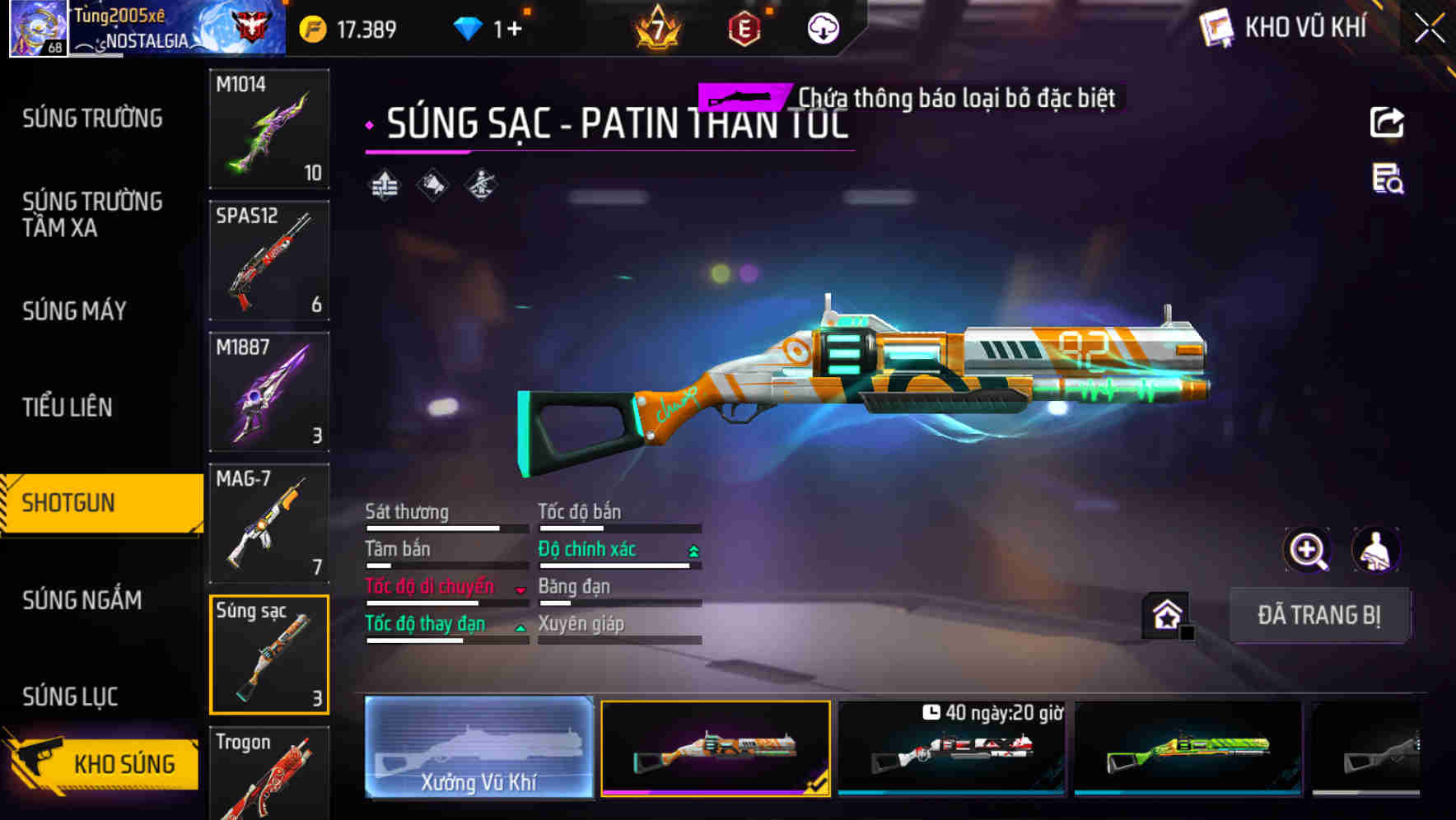Switch to the Súng Trường category
1456x820 pixels.
(92, 119)
